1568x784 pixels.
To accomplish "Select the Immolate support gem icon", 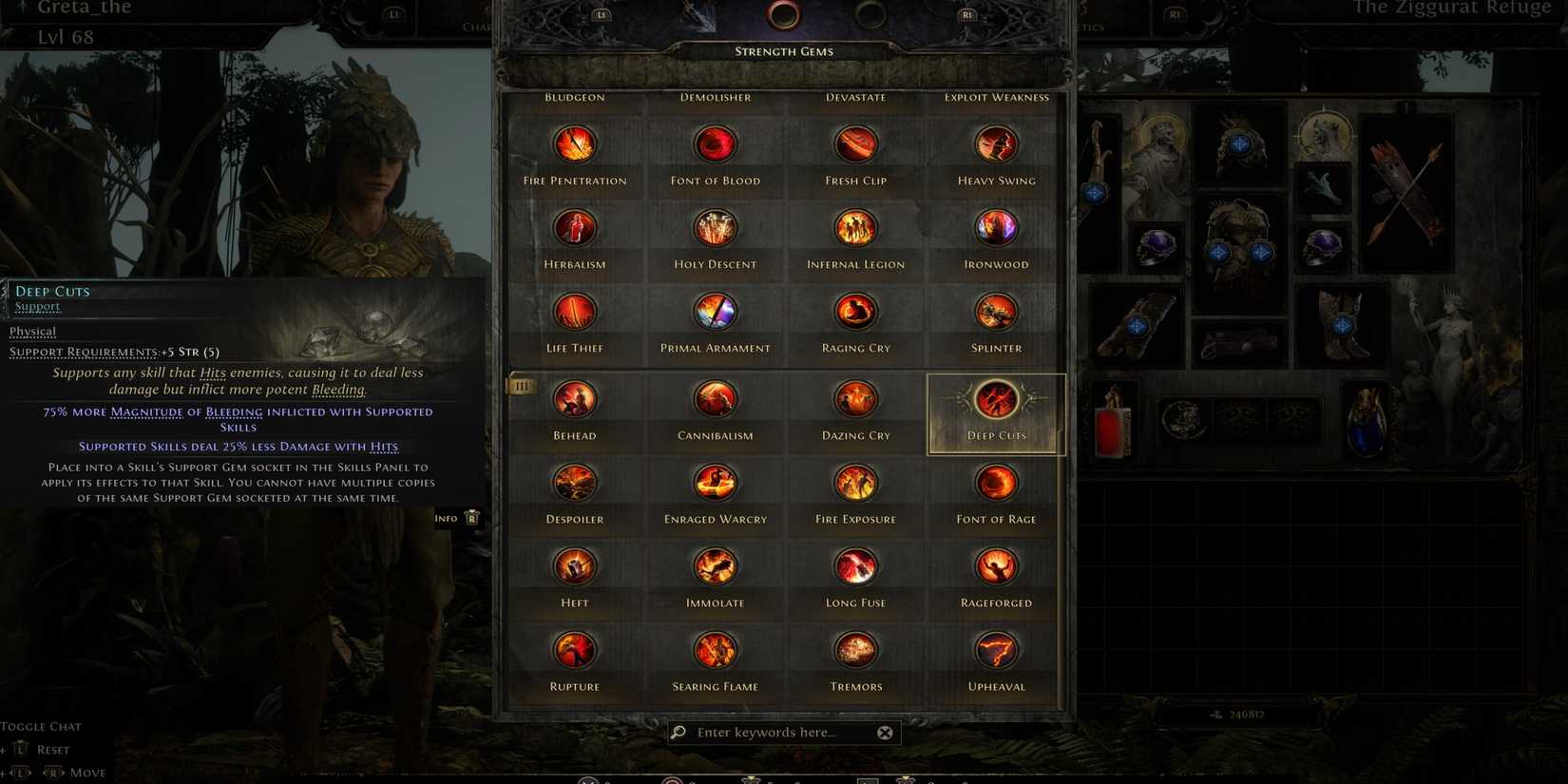I will click(715, 565).
